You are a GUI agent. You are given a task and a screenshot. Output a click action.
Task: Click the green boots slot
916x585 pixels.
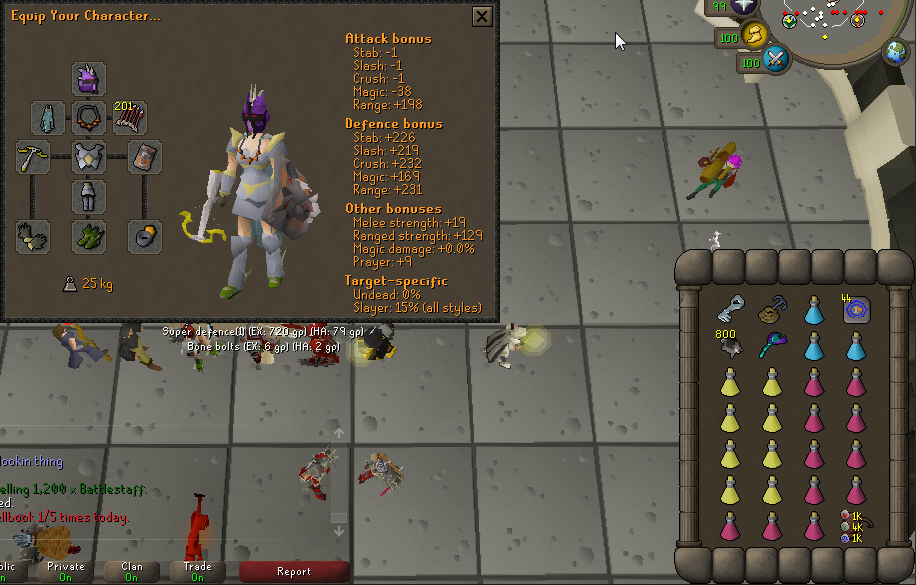pyautogui.click(x=89, y=237)
